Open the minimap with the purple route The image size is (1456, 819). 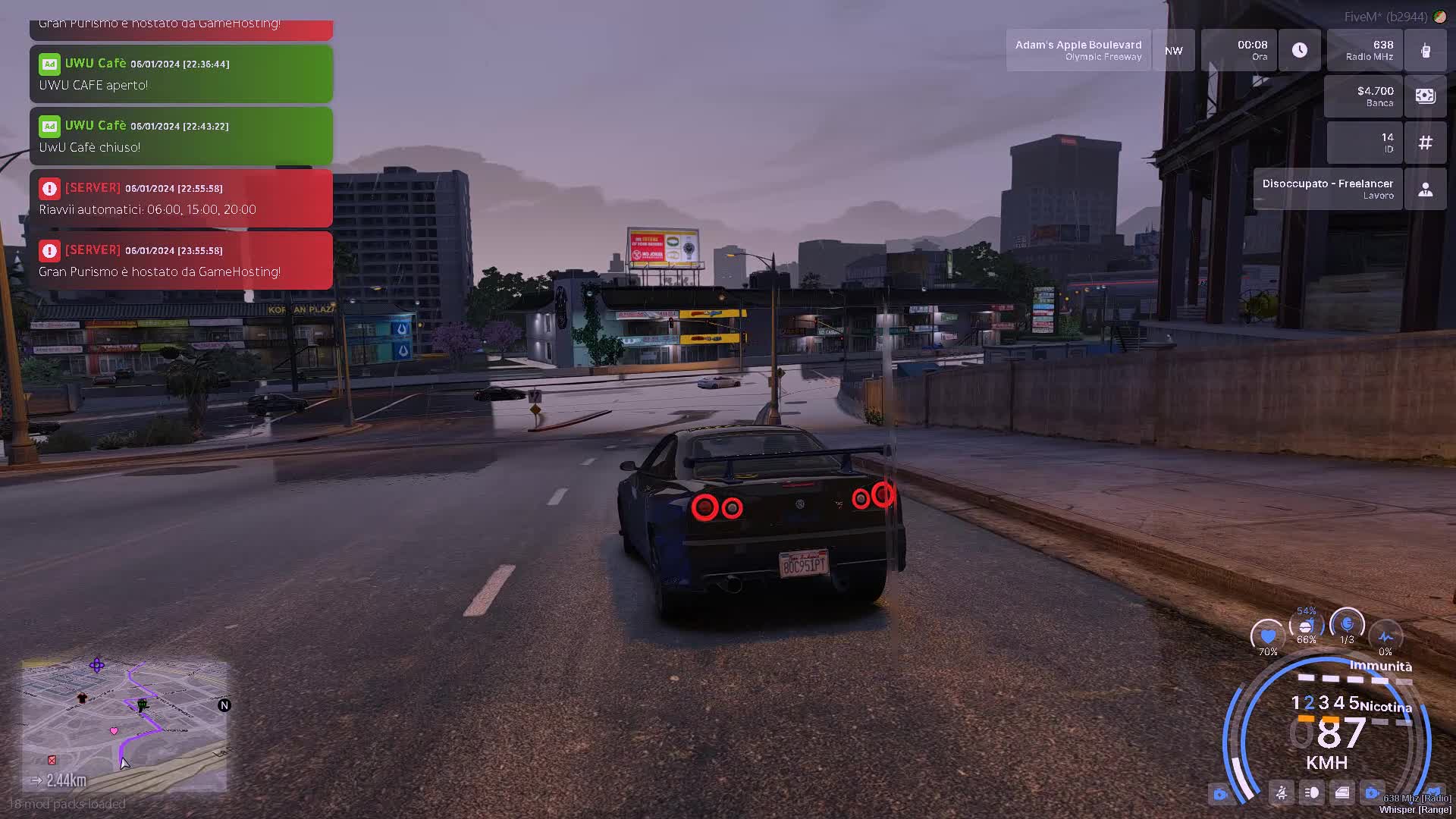tap(124, 725)
